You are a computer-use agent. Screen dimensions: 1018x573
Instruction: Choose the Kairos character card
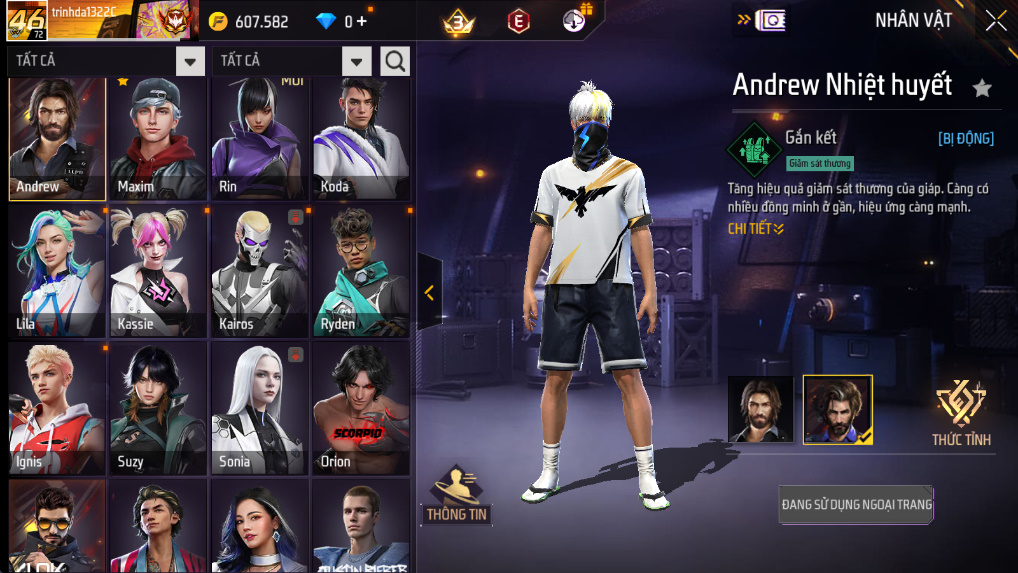pos(260,272)
